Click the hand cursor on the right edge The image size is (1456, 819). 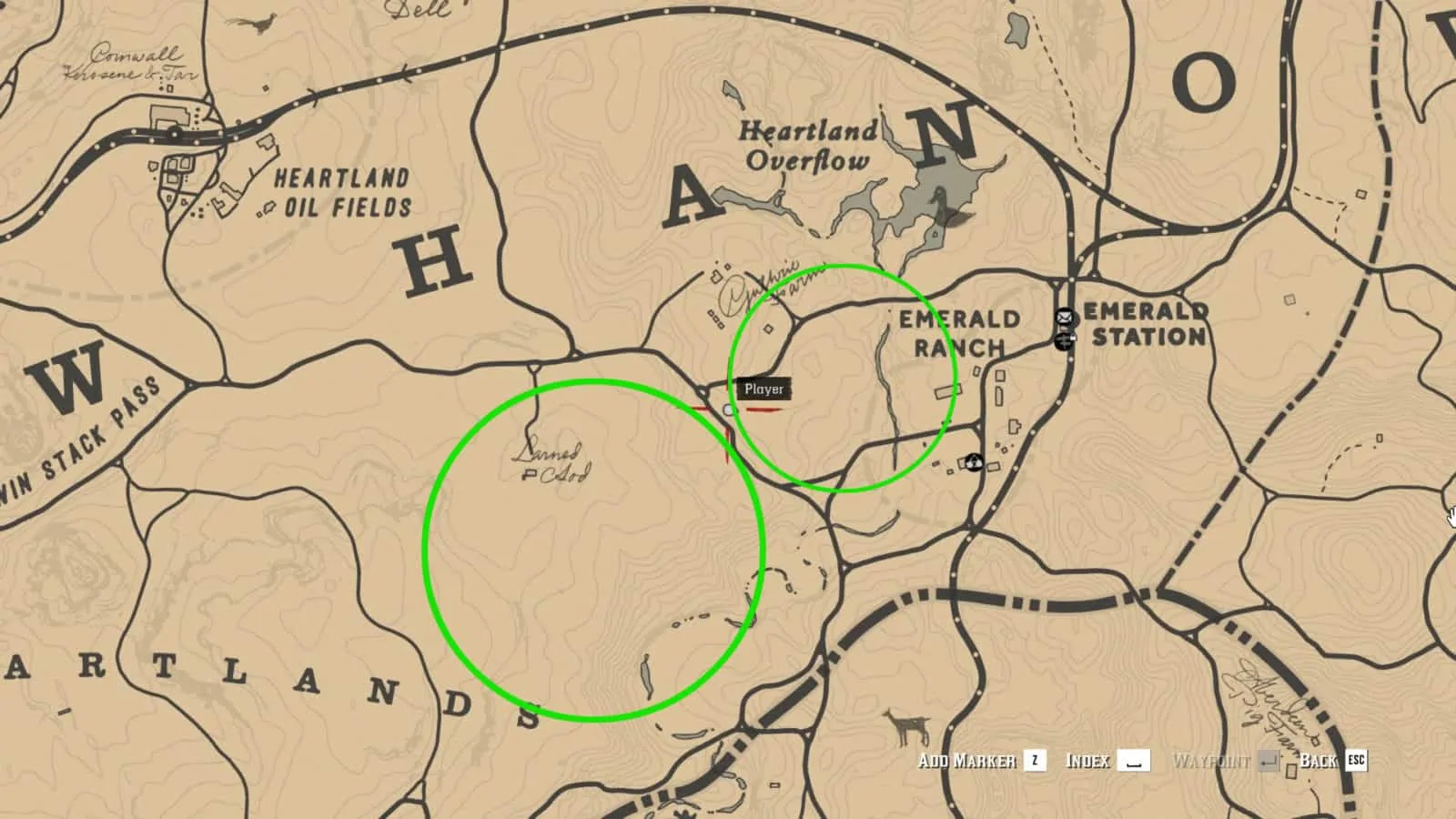tap(1451, 515)
